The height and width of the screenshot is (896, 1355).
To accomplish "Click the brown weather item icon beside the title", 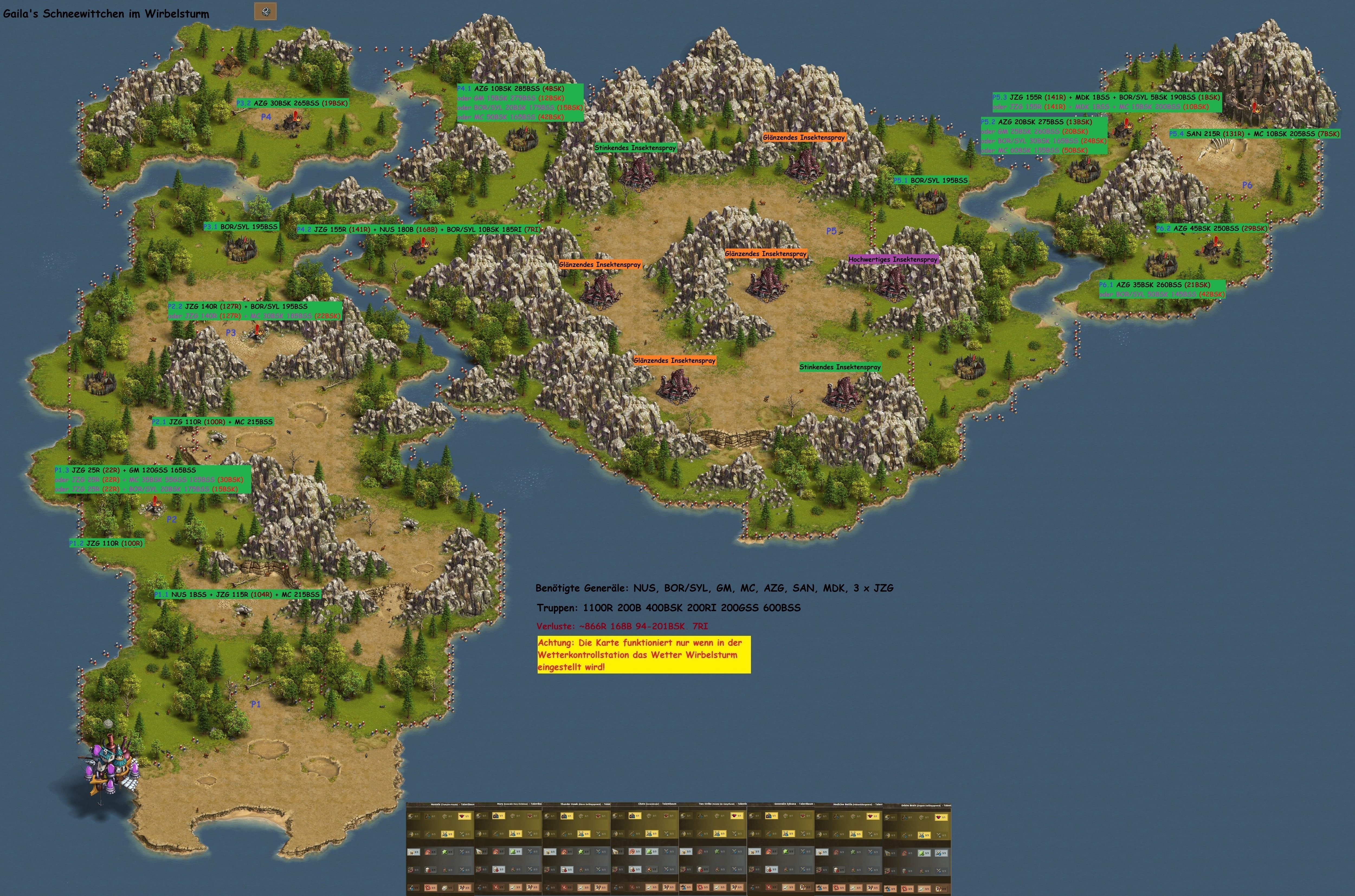I will (x=265, y=11).
